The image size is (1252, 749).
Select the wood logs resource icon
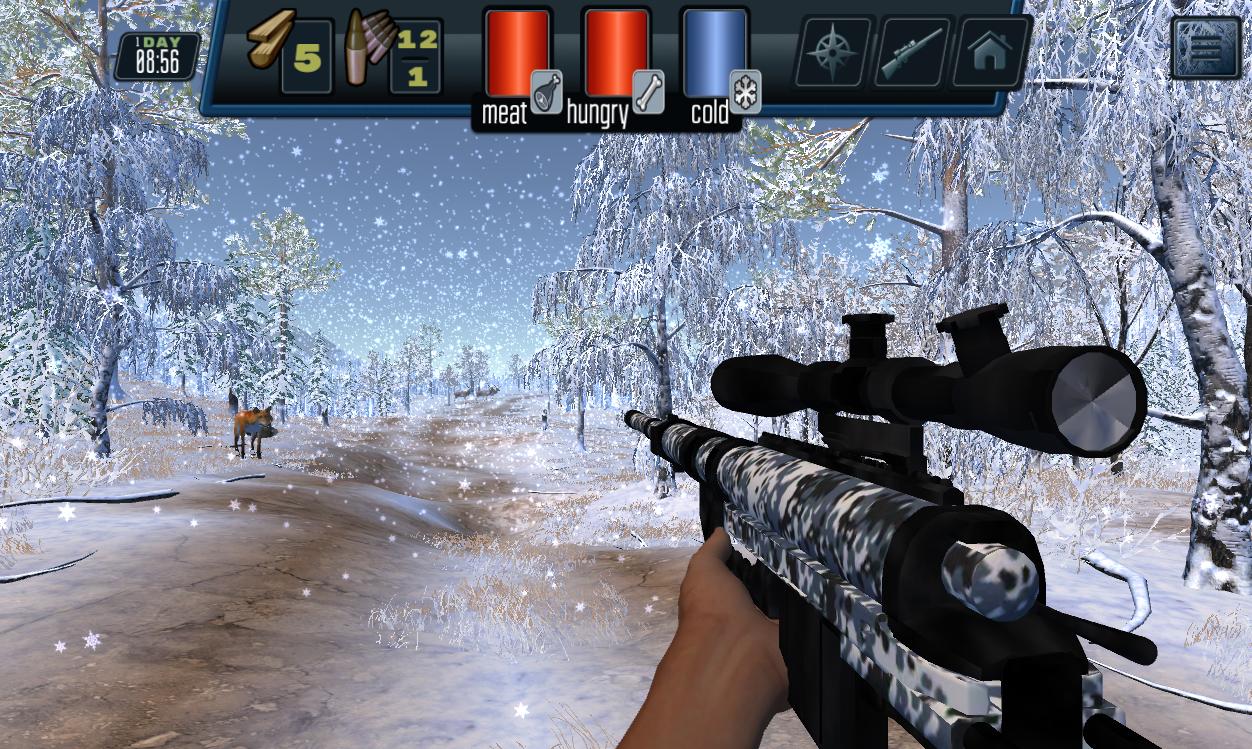[271, 41]
